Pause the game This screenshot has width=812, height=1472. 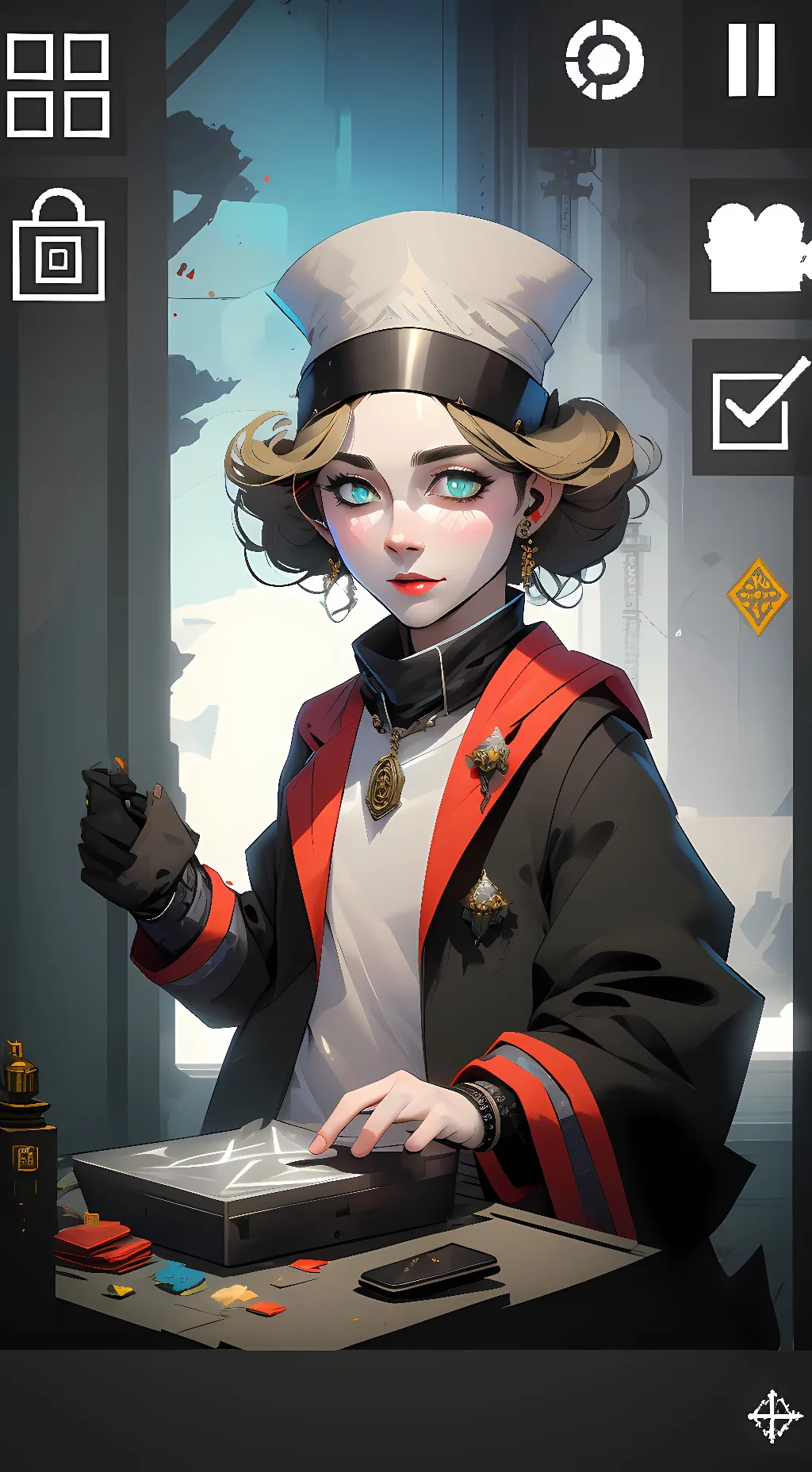pyautogui.click(x=751, y=60)
